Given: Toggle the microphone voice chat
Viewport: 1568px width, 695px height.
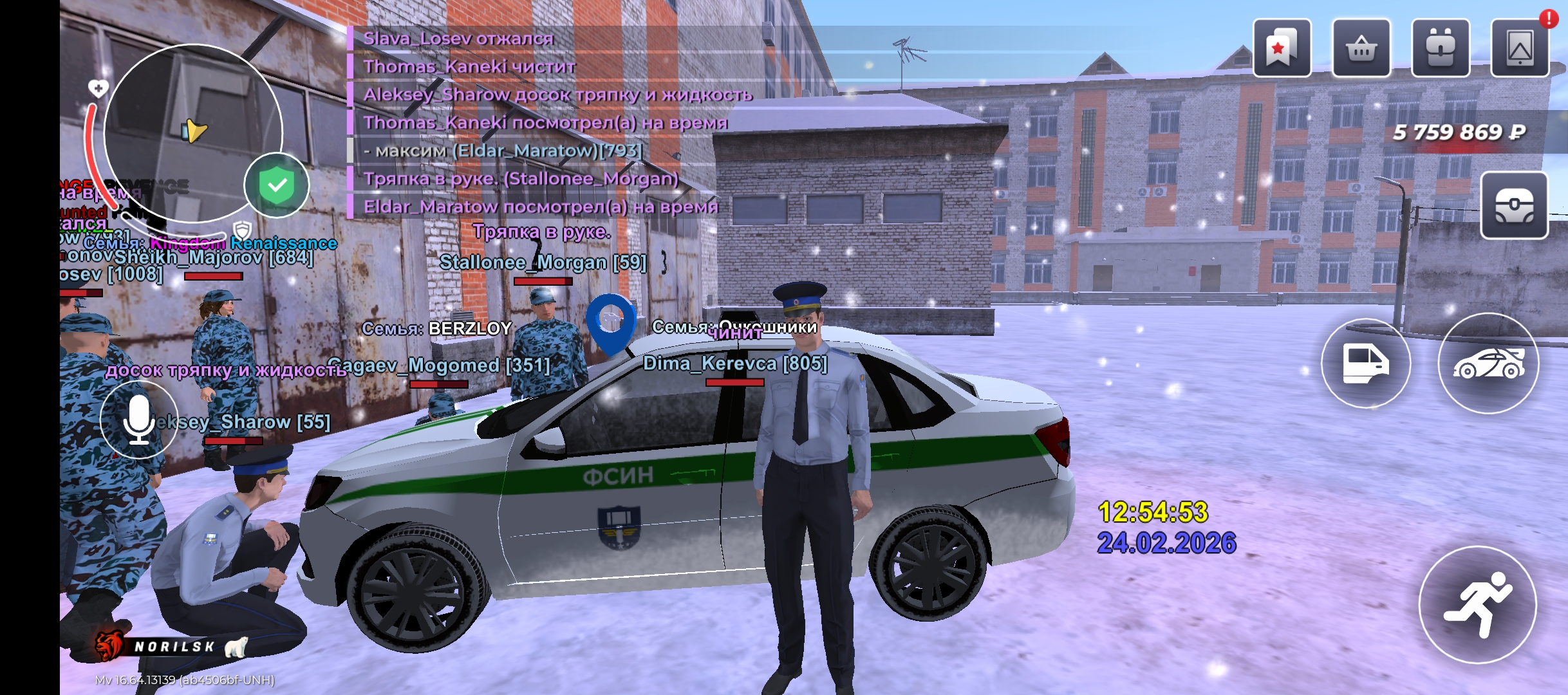Looking at the screenshot, I should pyautogui.click(x=139, y=420).
